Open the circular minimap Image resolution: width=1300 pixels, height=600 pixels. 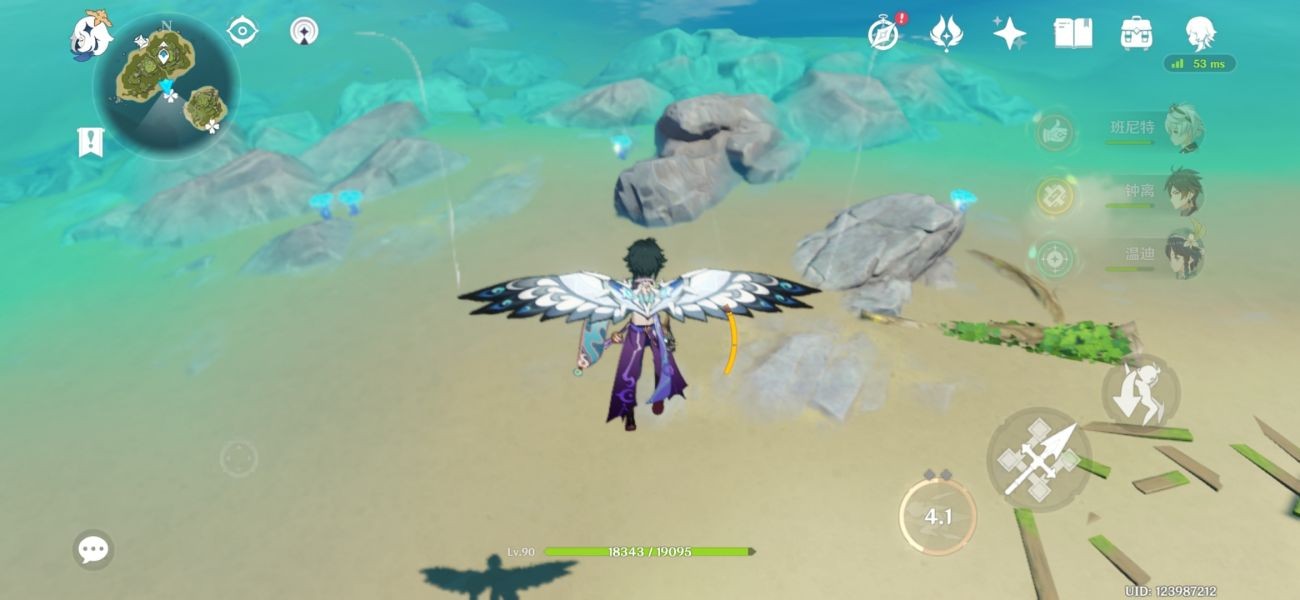pyautogui.click(x=166, y=87)
